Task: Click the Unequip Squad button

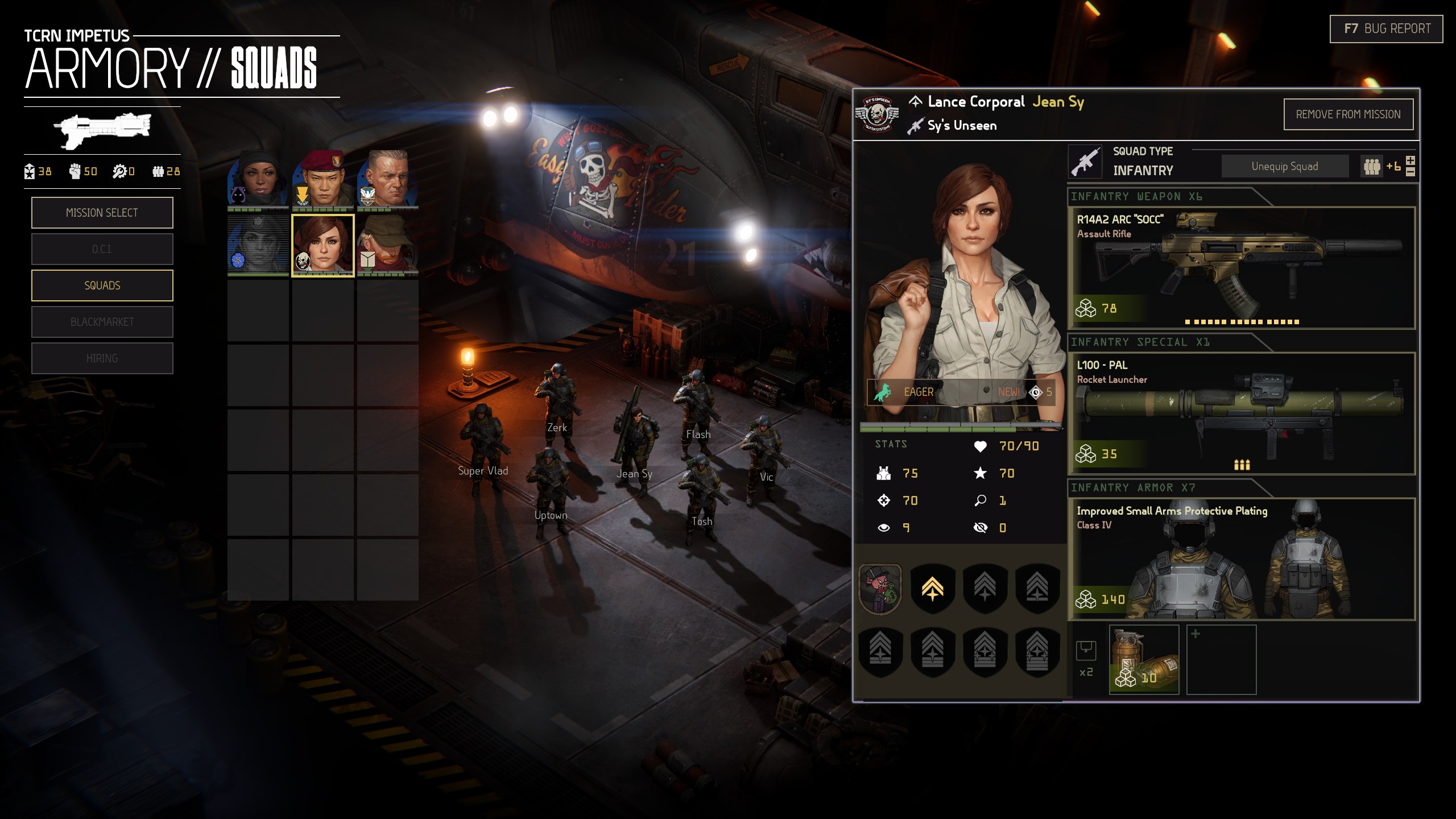Action: pyautogui.click(x=1284, y=166)
